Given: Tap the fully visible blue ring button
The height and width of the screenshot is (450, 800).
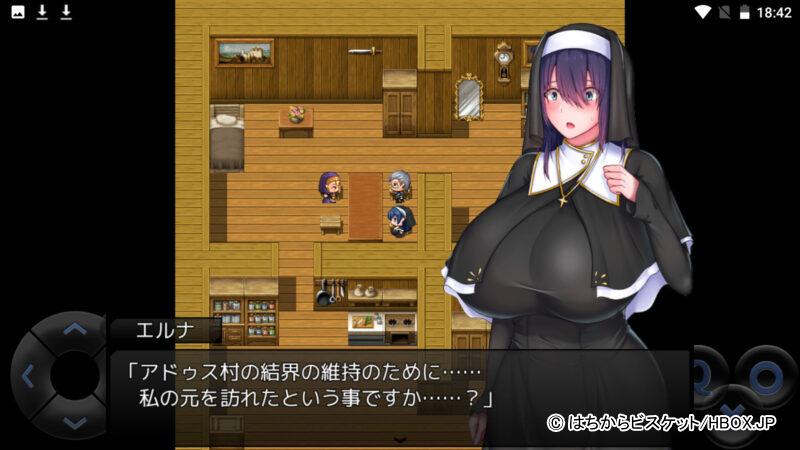Looking at the screenshot, I should [x=765, y=376].
